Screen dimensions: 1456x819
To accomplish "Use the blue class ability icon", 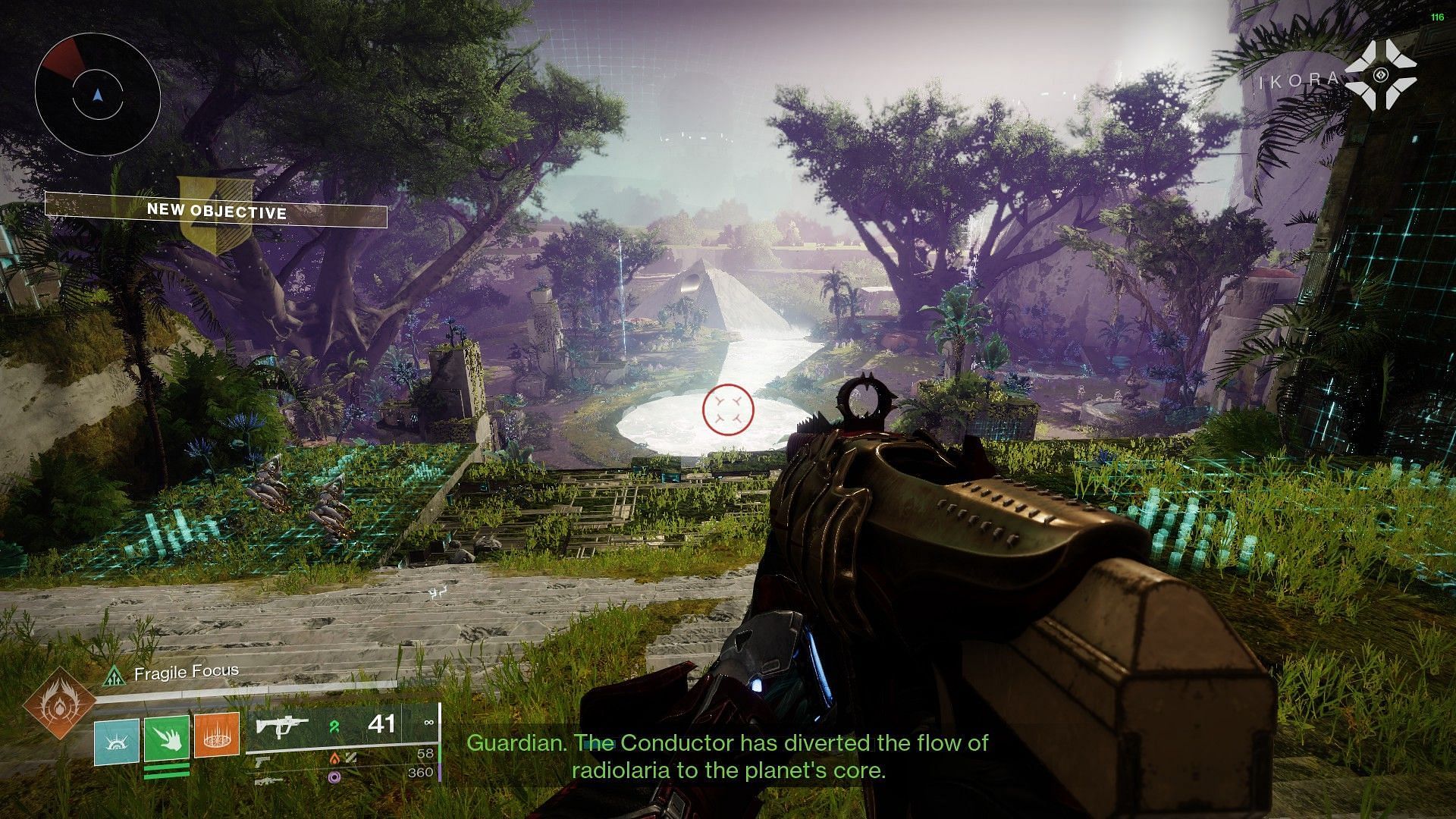I will pos(117,741).
